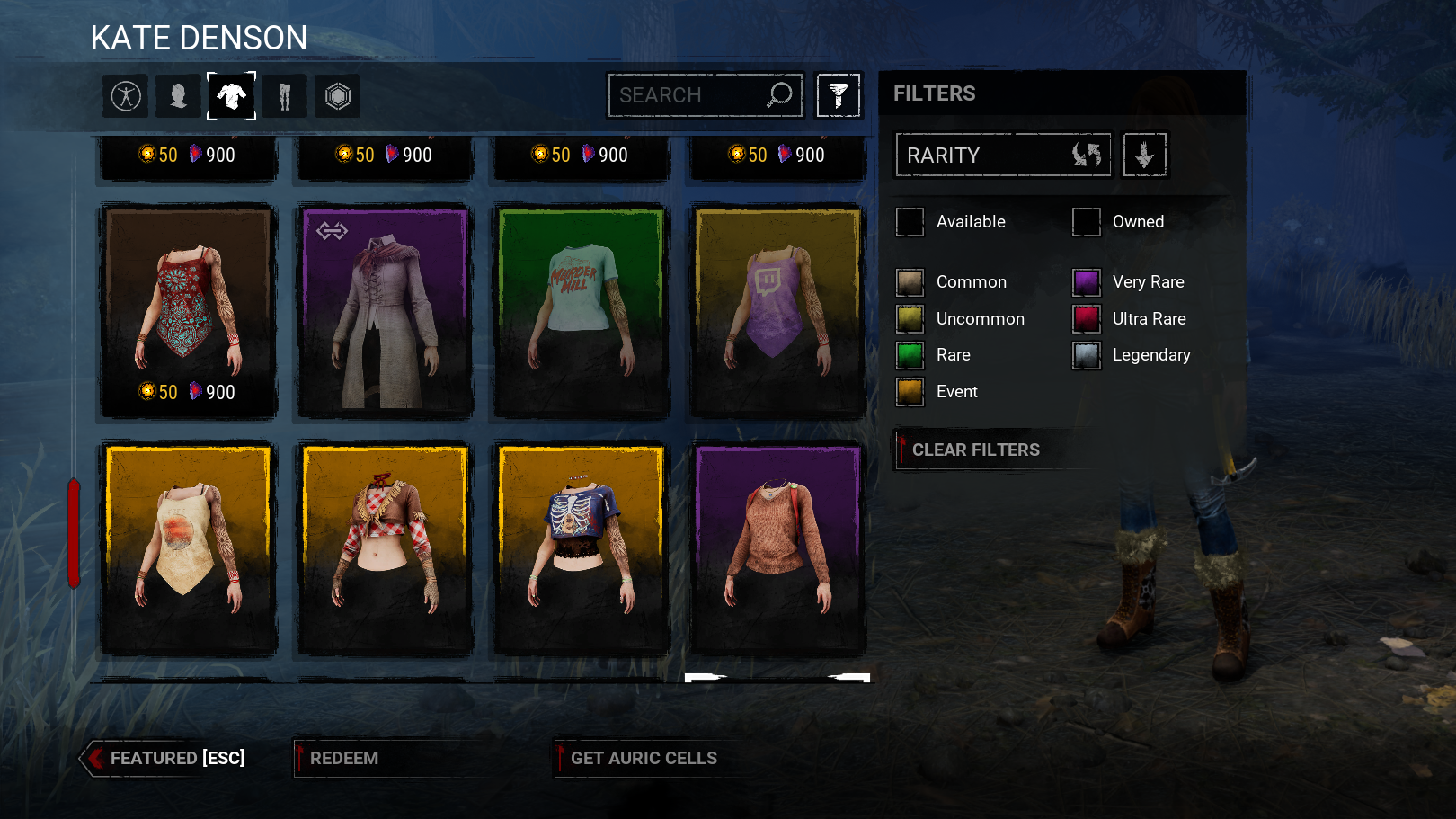The width and height of the screenshot is (1456, 819).
Task: Enable the Event rarity filter
Action: [910, 392]
